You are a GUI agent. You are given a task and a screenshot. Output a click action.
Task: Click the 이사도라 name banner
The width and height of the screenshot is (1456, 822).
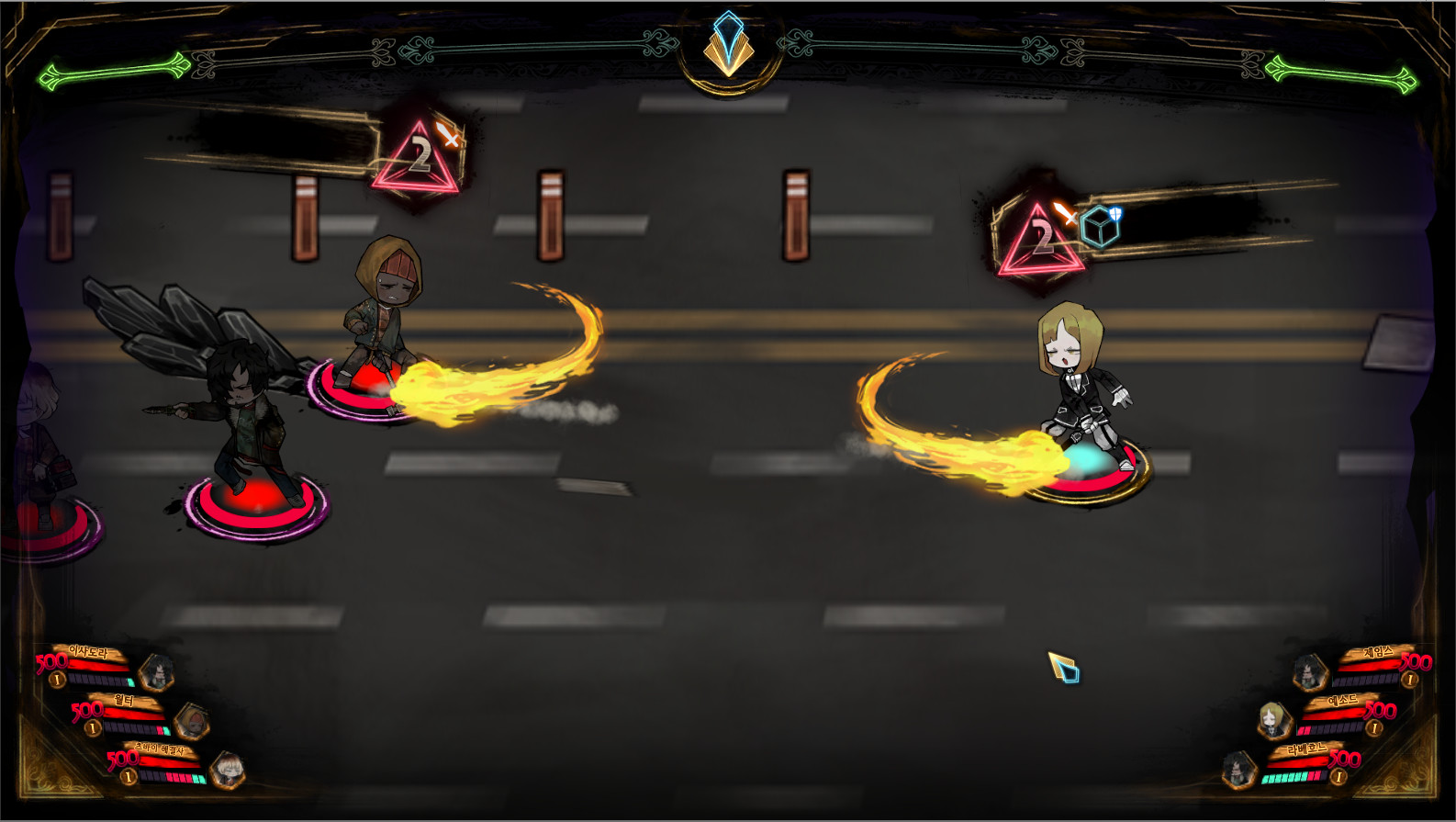click(x=89, y=651)
